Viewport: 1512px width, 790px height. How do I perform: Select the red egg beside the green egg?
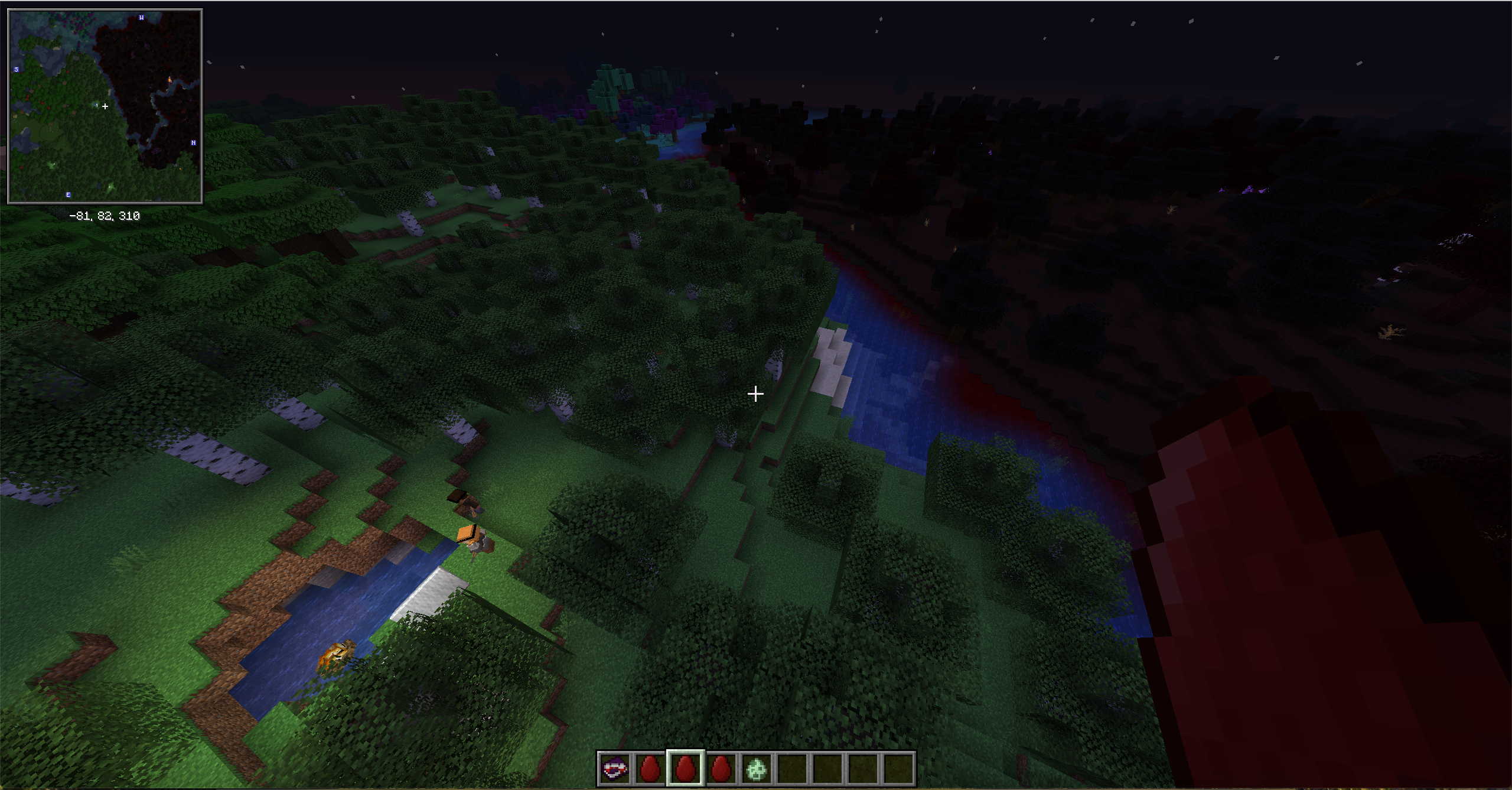click(x=721, y=769)
